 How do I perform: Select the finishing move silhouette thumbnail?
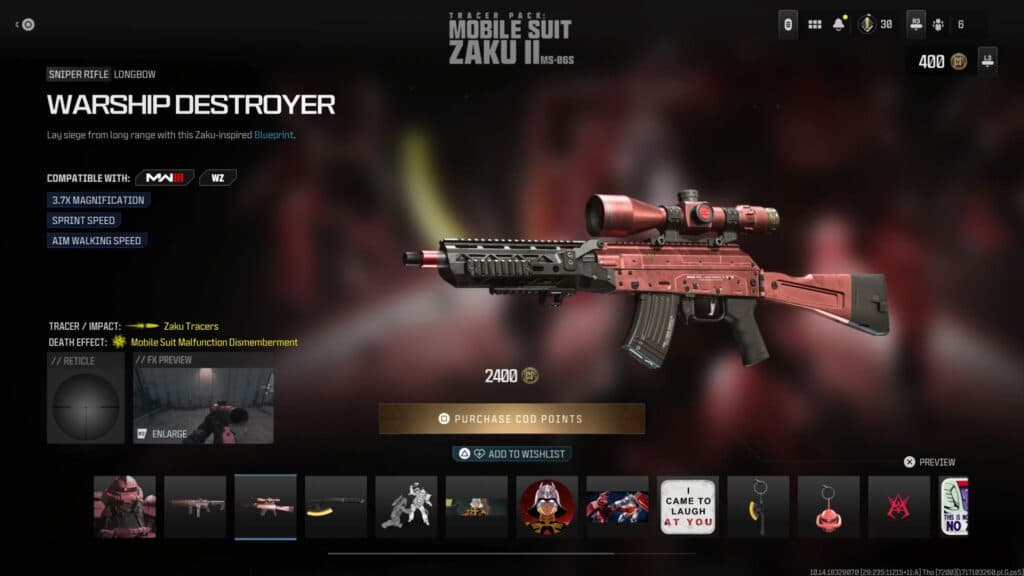(406, 506)
